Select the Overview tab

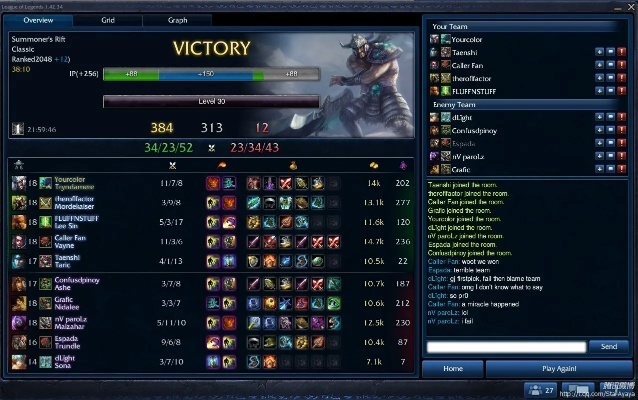[38, 20]
